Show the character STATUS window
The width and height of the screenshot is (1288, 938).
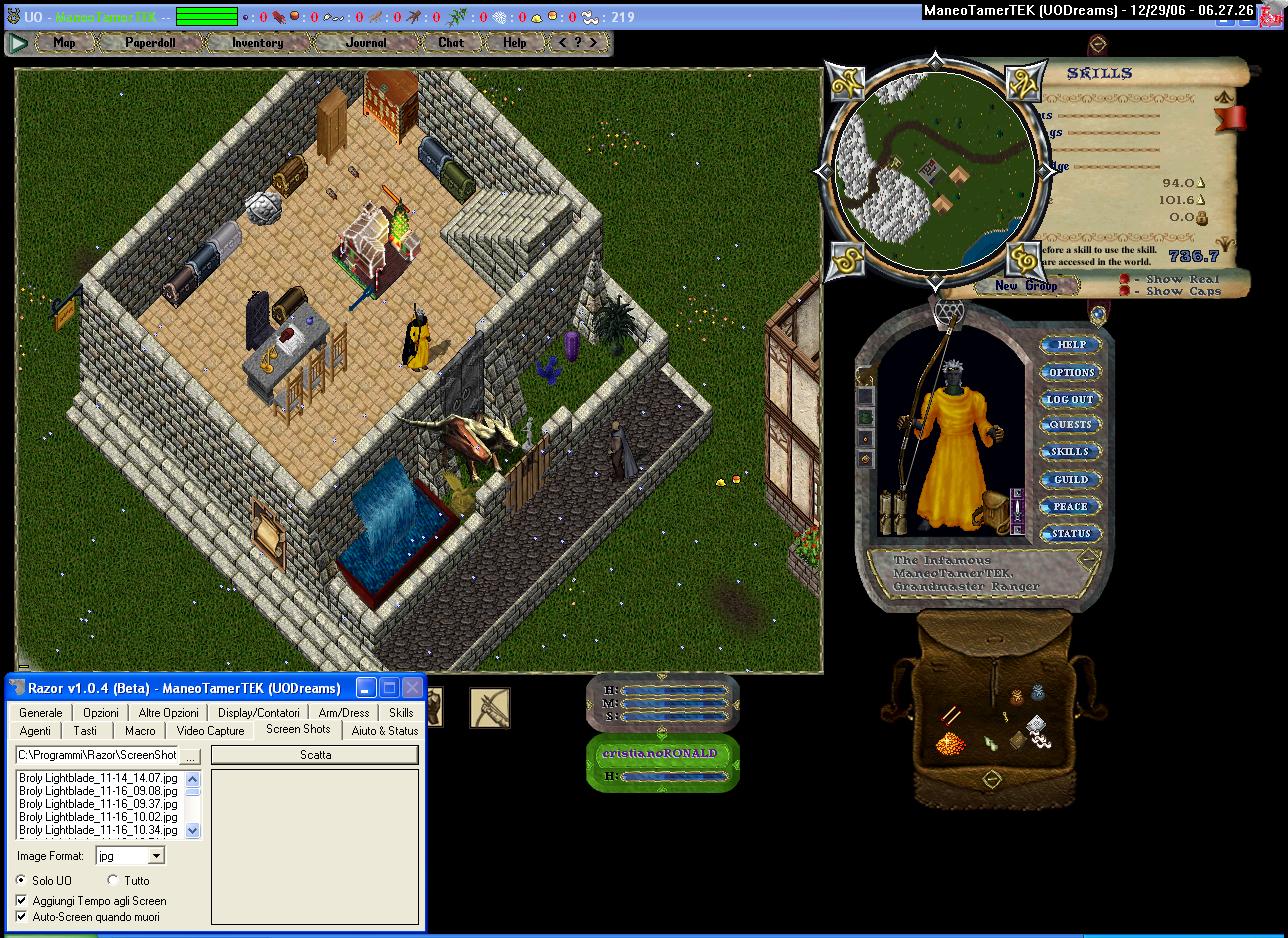click(1070, 534)
